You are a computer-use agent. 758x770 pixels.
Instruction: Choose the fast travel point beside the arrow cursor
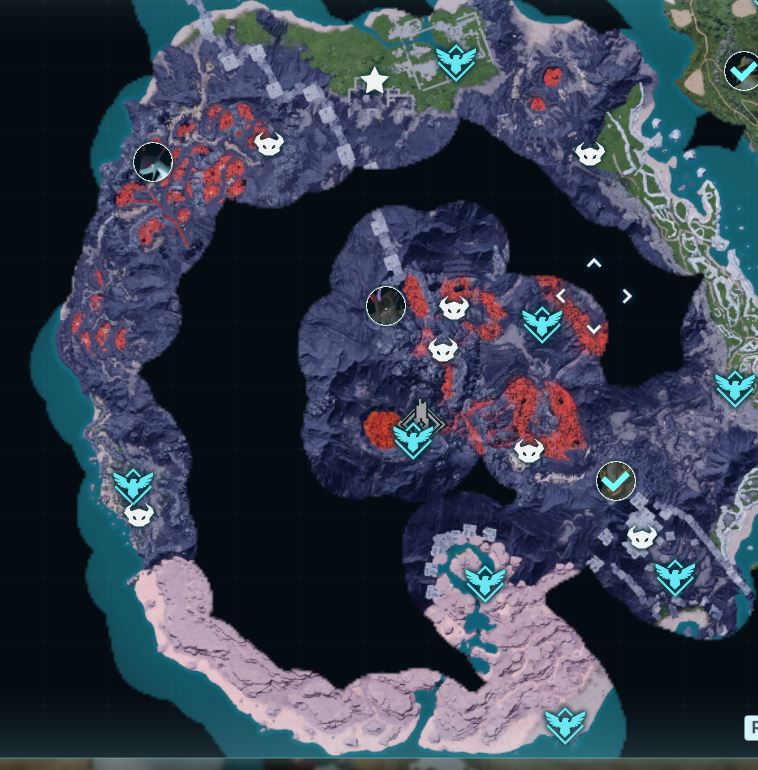pos(541,323)
